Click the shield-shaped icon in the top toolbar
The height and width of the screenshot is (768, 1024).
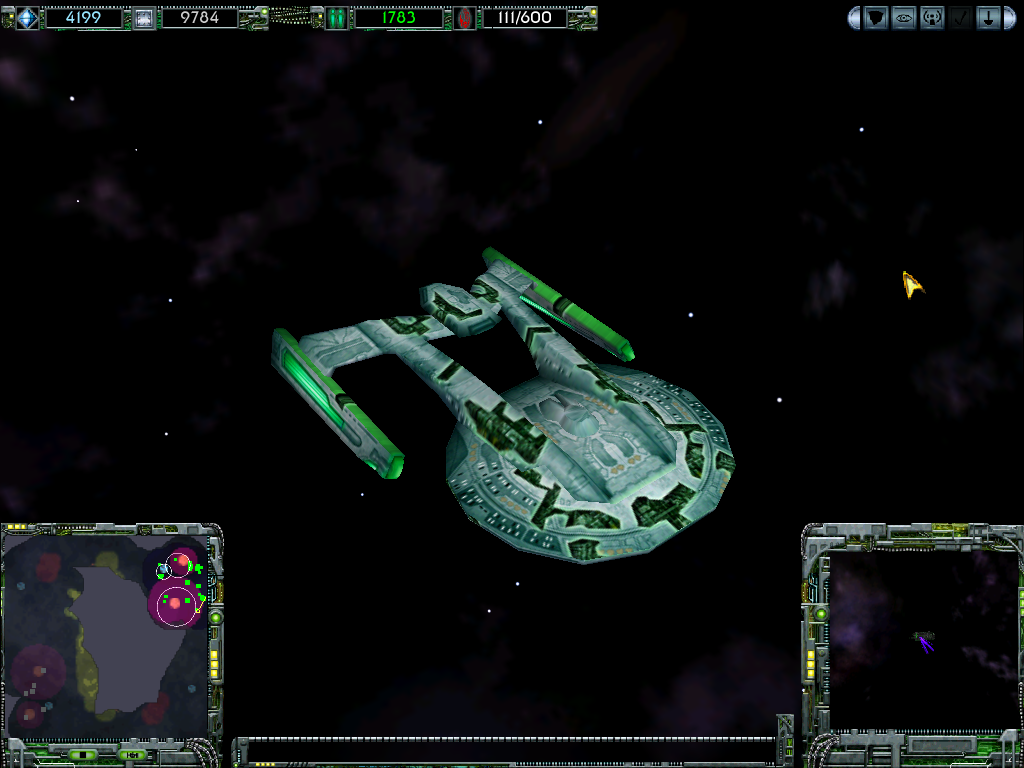[876, 18]
